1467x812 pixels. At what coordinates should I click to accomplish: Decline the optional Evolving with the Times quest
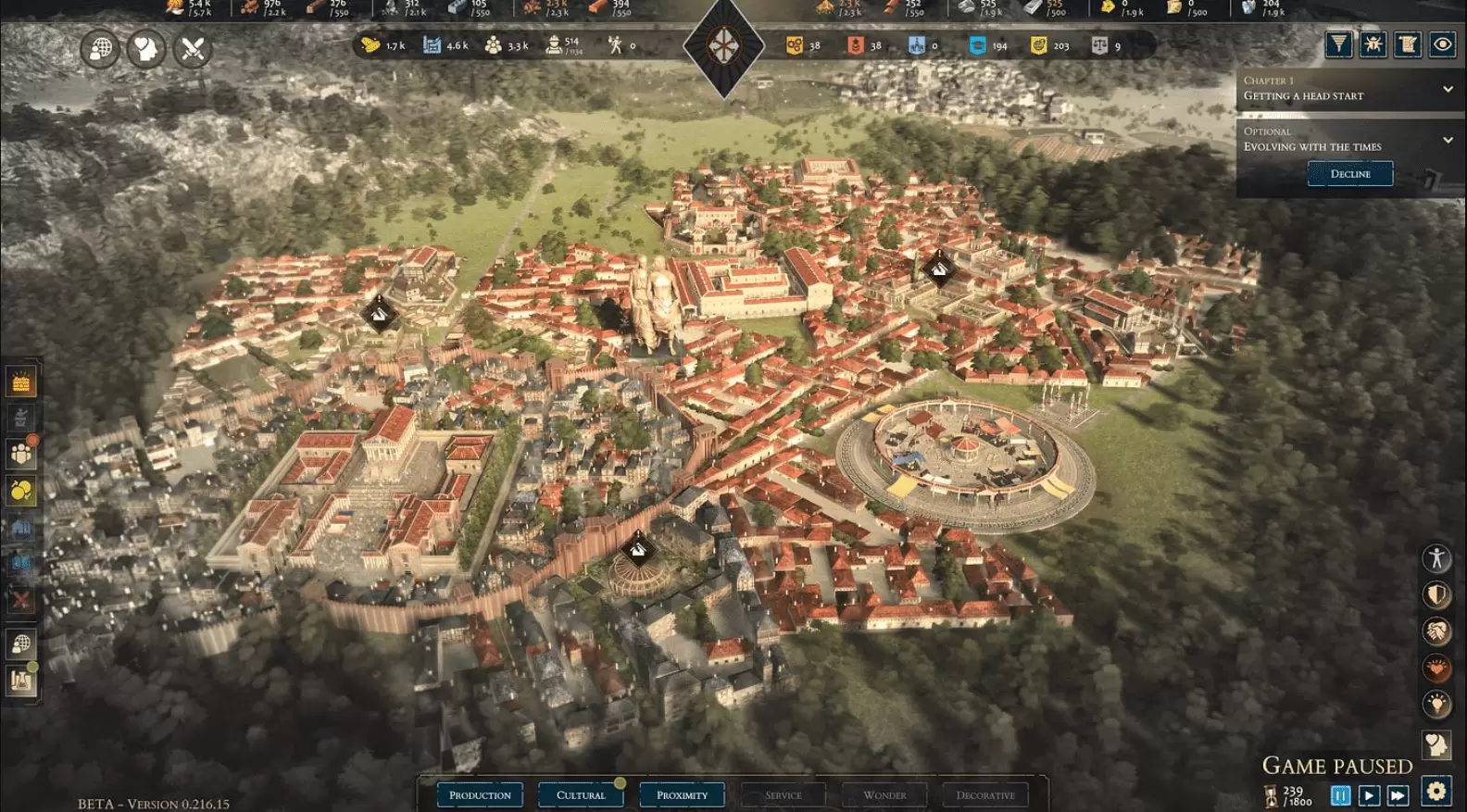coord(1349,174)
